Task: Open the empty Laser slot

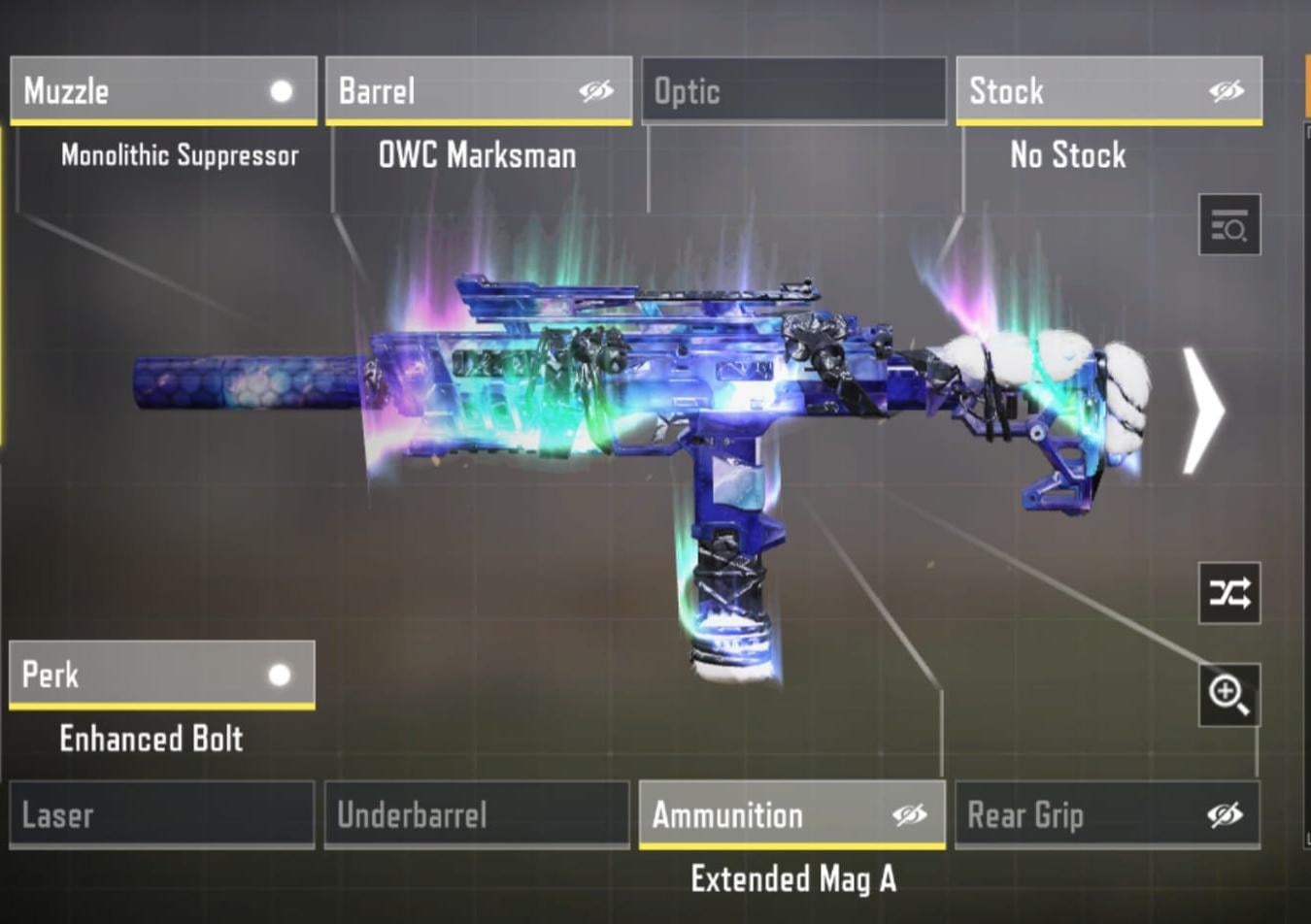Action: [161, 815]
